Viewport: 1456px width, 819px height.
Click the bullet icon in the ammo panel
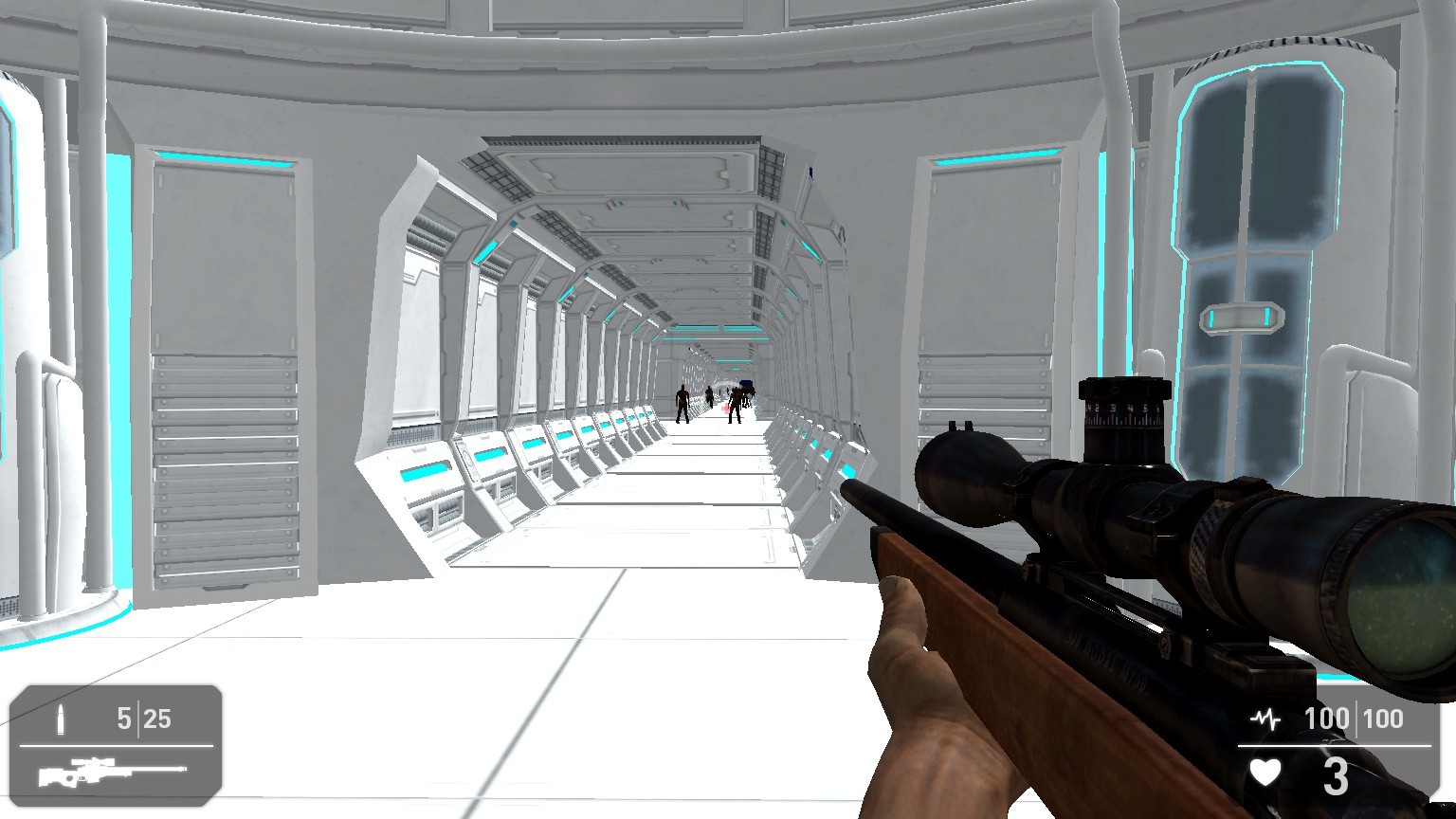click(x=63, y=720)
